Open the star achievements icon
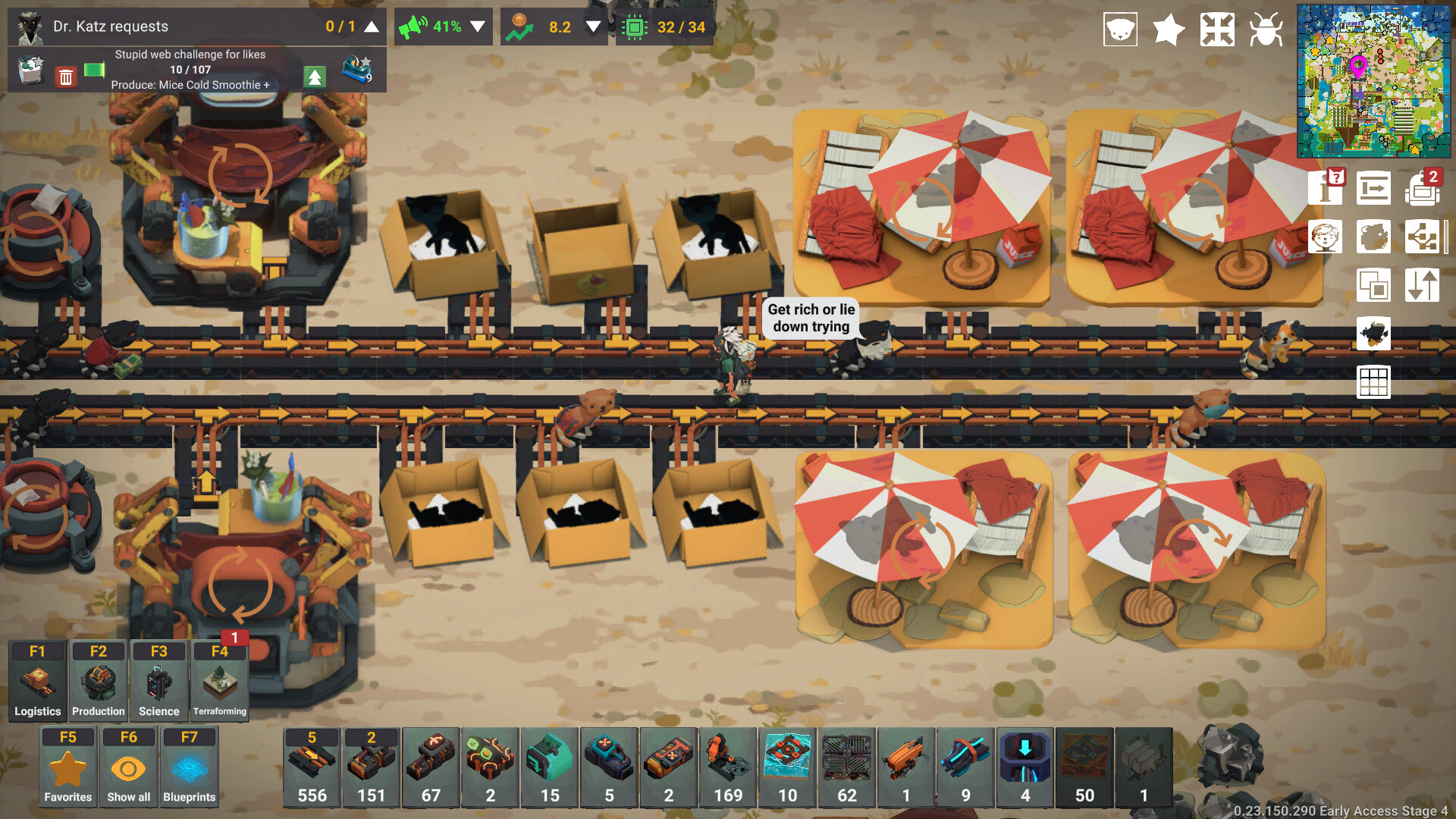 tap(1168, 30)
